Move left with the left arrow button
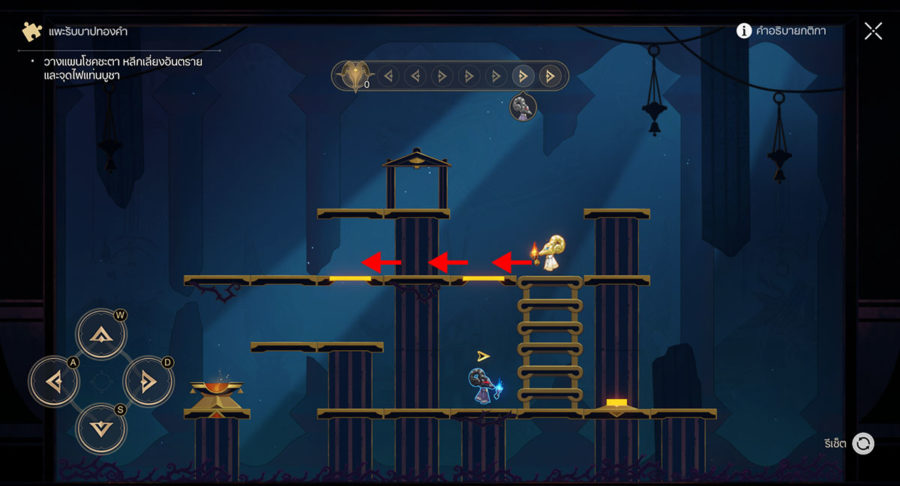This screenshot has width=900, height=486. click(54, 381)
